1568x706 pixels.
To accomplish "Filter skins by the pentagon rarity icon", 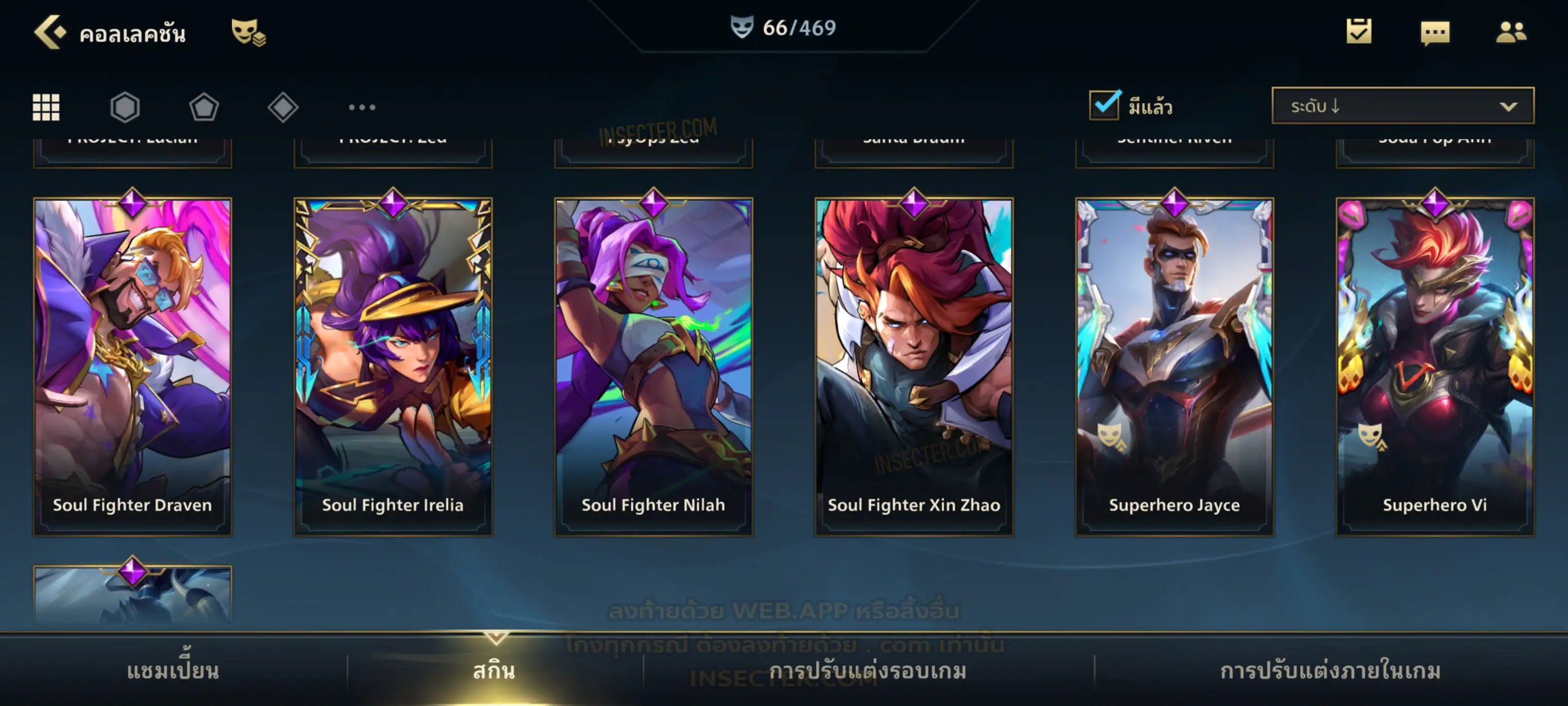I will (x=204, y=107).
